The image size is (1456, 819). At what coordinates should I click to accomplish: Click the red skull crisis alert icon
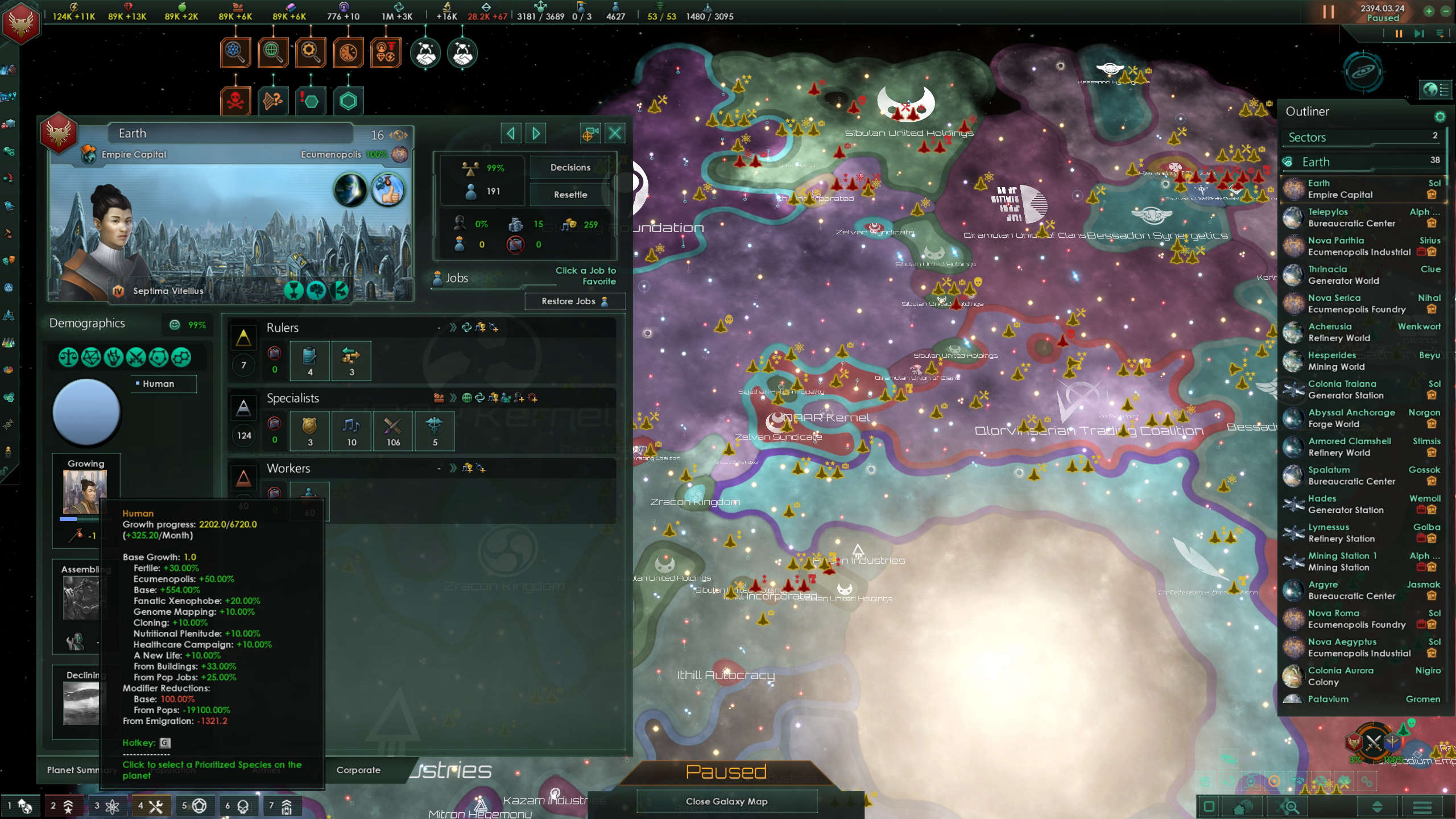tap(235, 101)
